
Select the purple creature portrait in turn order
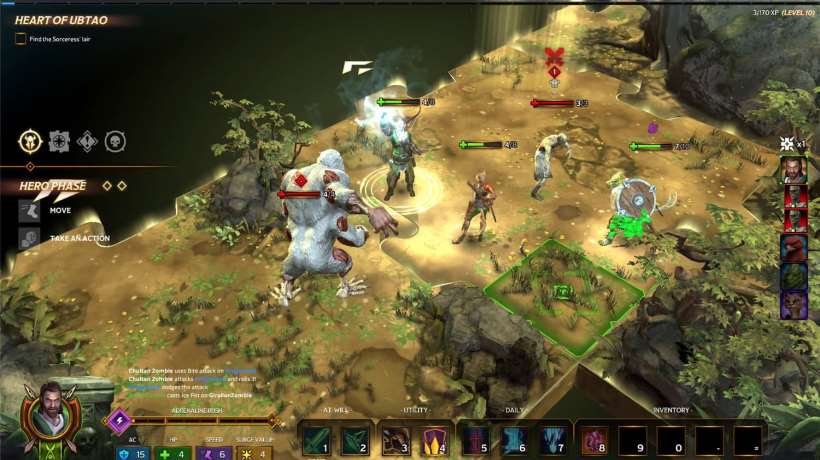tap(794, 304)
